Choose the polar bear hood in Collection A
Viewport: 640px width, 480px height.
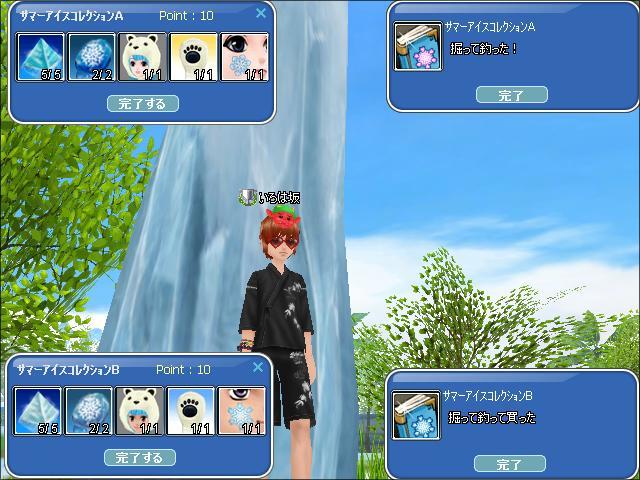coord(143,58)
